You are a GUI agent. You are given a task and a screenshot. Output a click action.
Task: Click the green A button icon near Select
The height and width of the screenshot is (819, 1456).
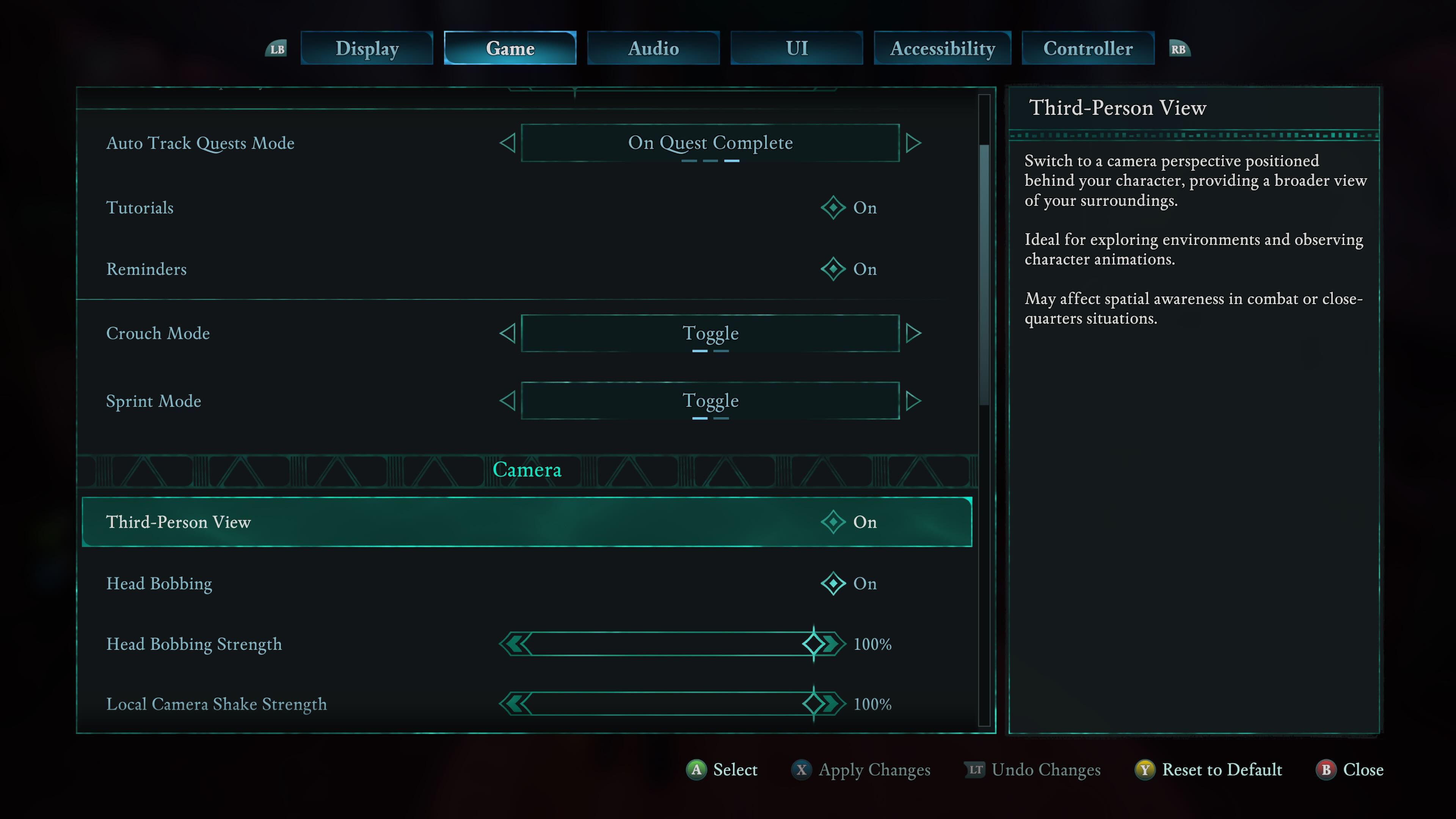coord(697,770)
